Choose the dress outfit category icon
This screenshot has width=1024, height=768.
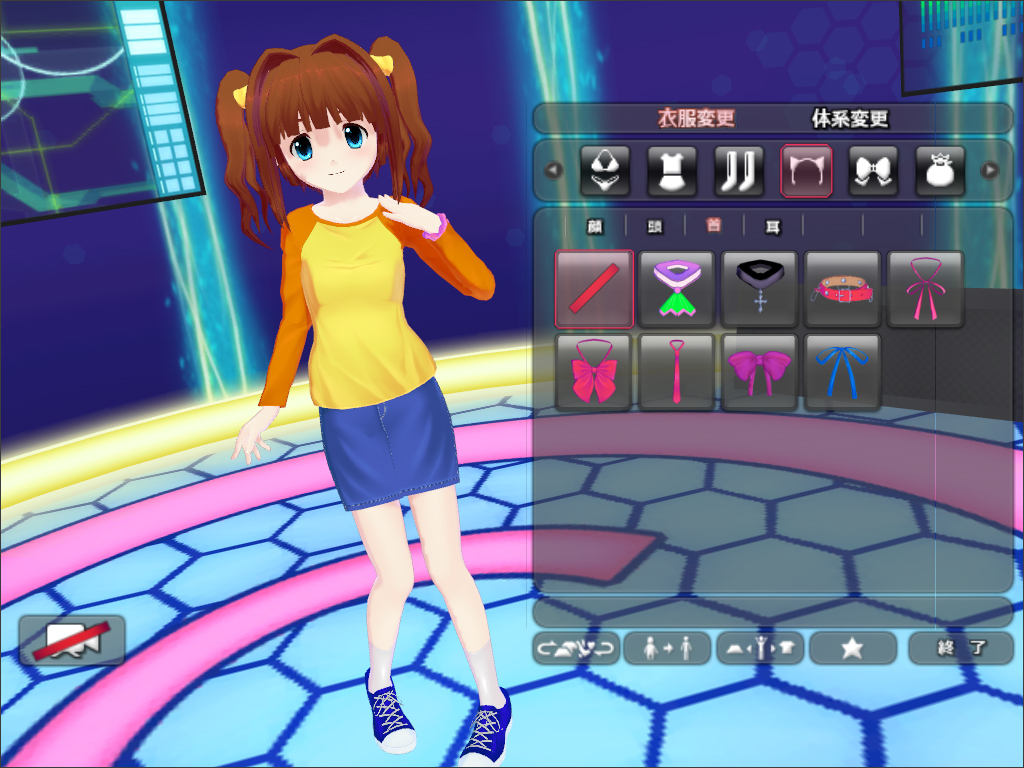click(x=672, y=171)
